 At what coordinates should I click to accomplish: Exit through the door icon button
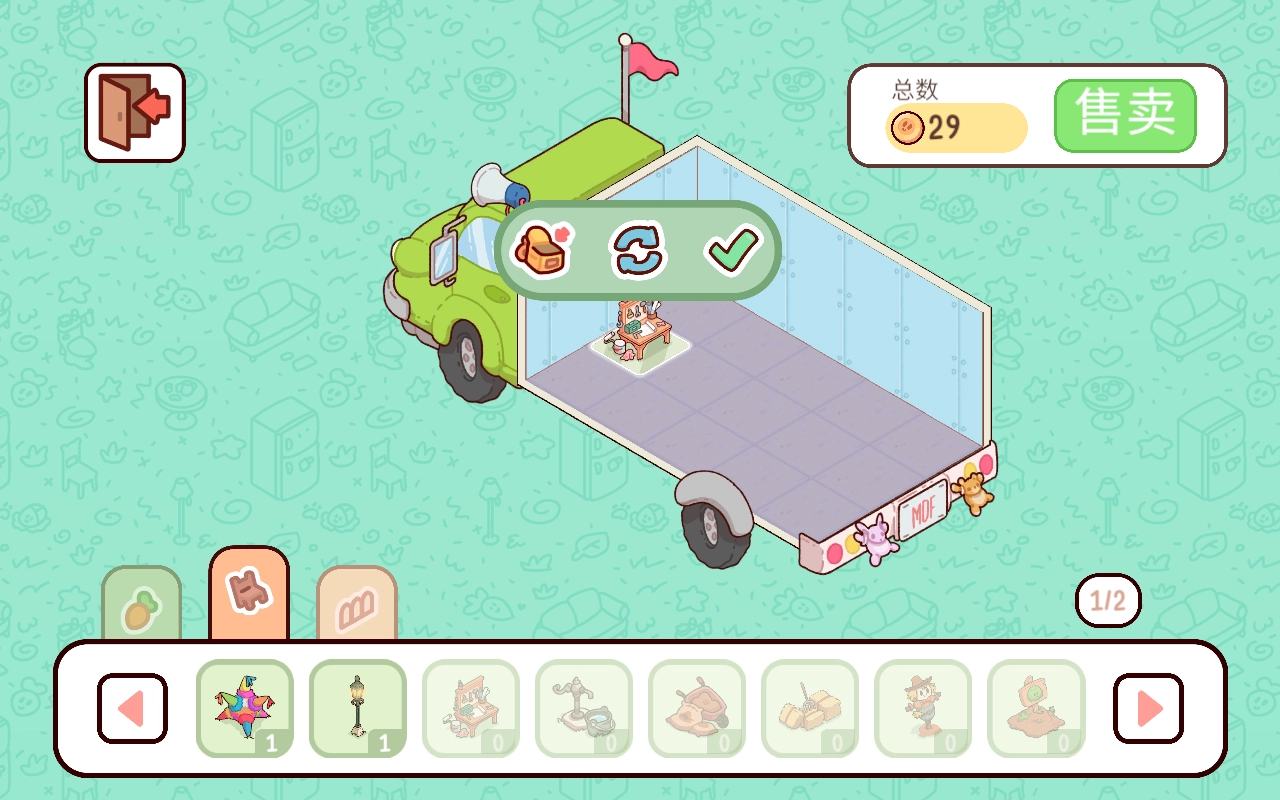click(x=135, y=112)
